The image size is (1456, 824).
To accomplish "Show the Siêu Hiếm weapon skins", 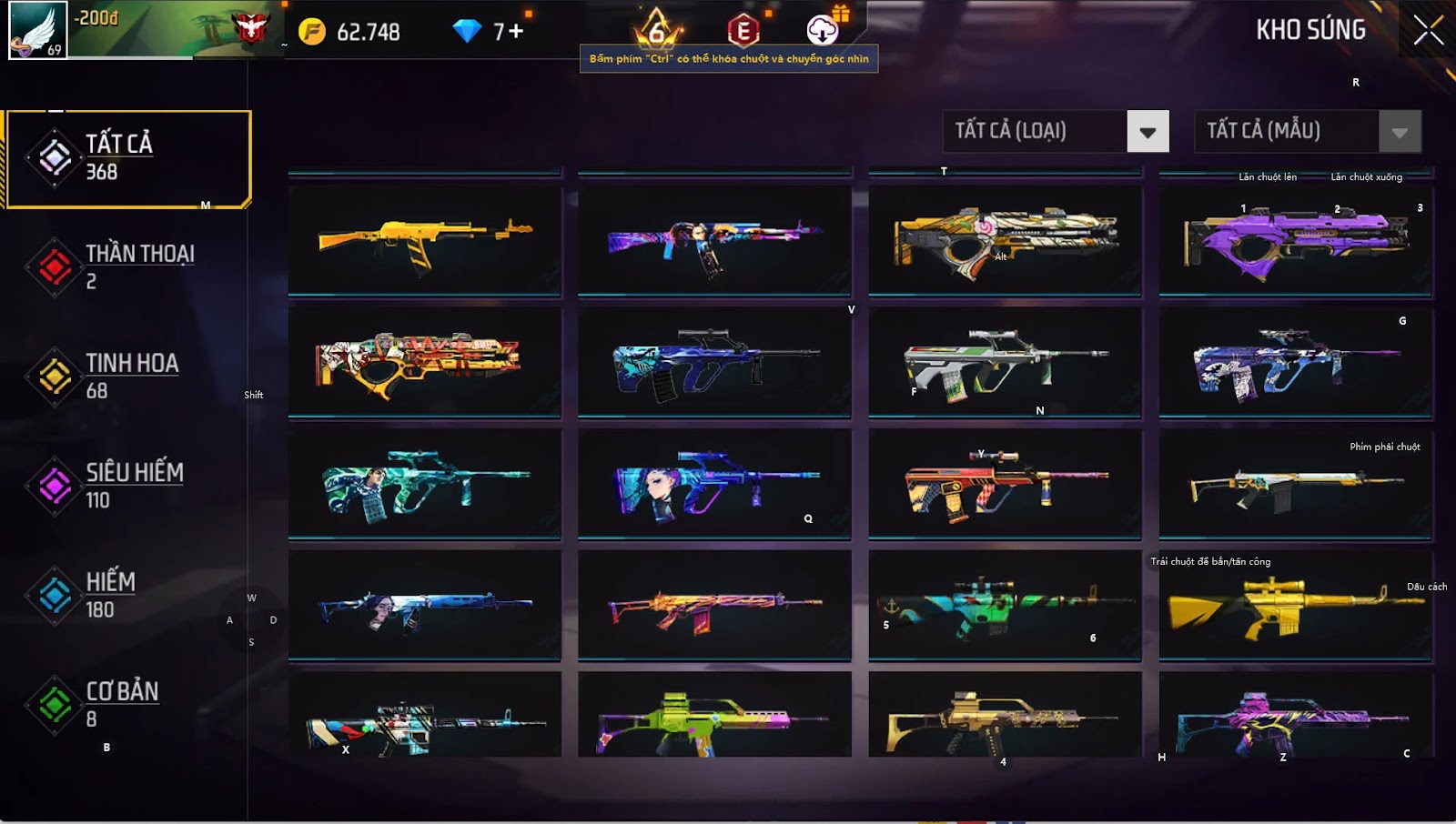I will click(x=127, y=485).
